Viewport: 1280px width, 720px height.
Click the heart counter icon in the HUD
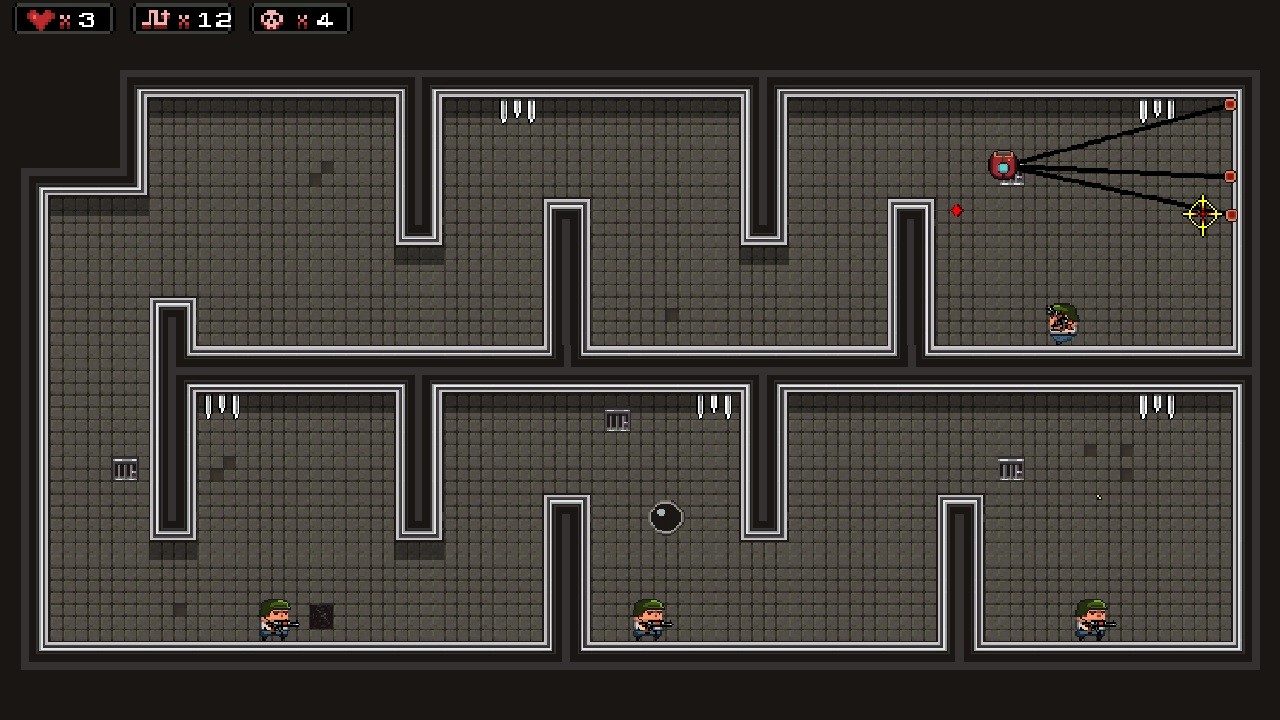click(x=37, y=18)
